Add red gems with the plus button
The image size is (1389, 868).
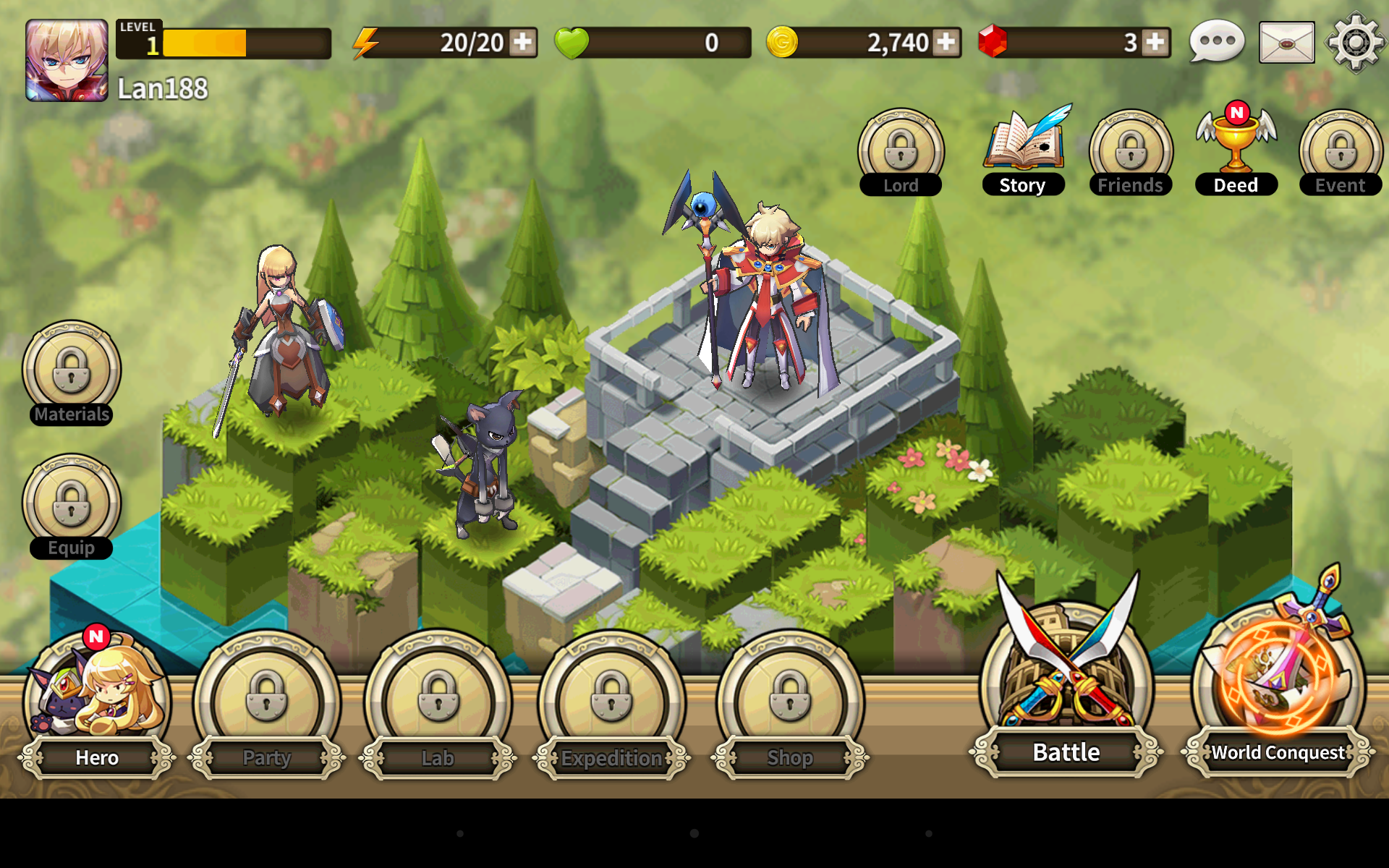[x=1155, y=43]
